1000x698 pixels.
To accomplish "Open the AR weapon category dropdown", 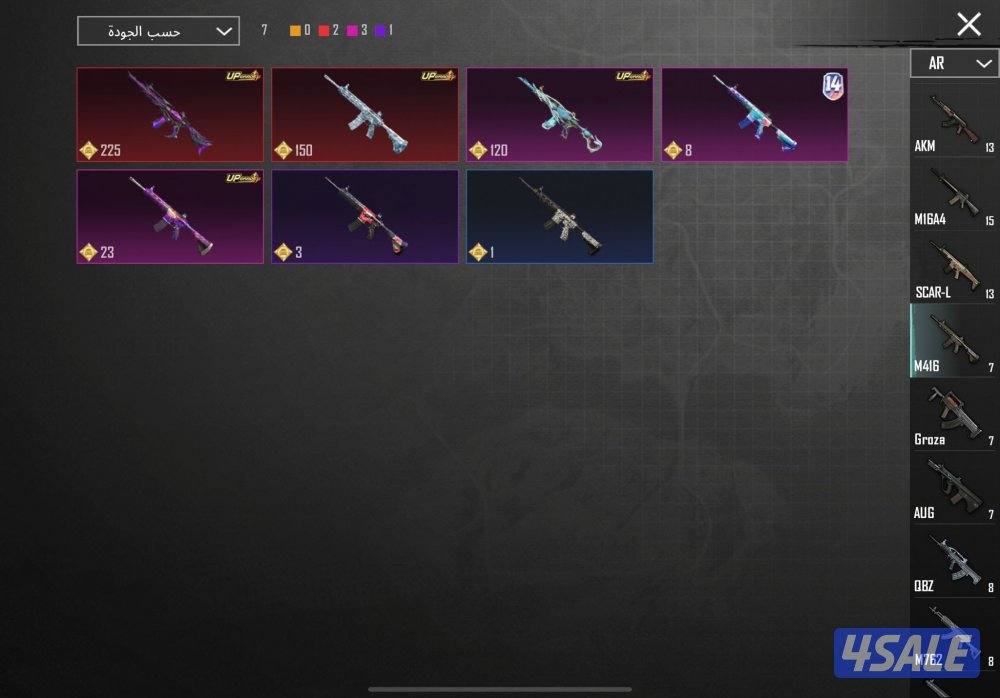I will coord(953,63).
